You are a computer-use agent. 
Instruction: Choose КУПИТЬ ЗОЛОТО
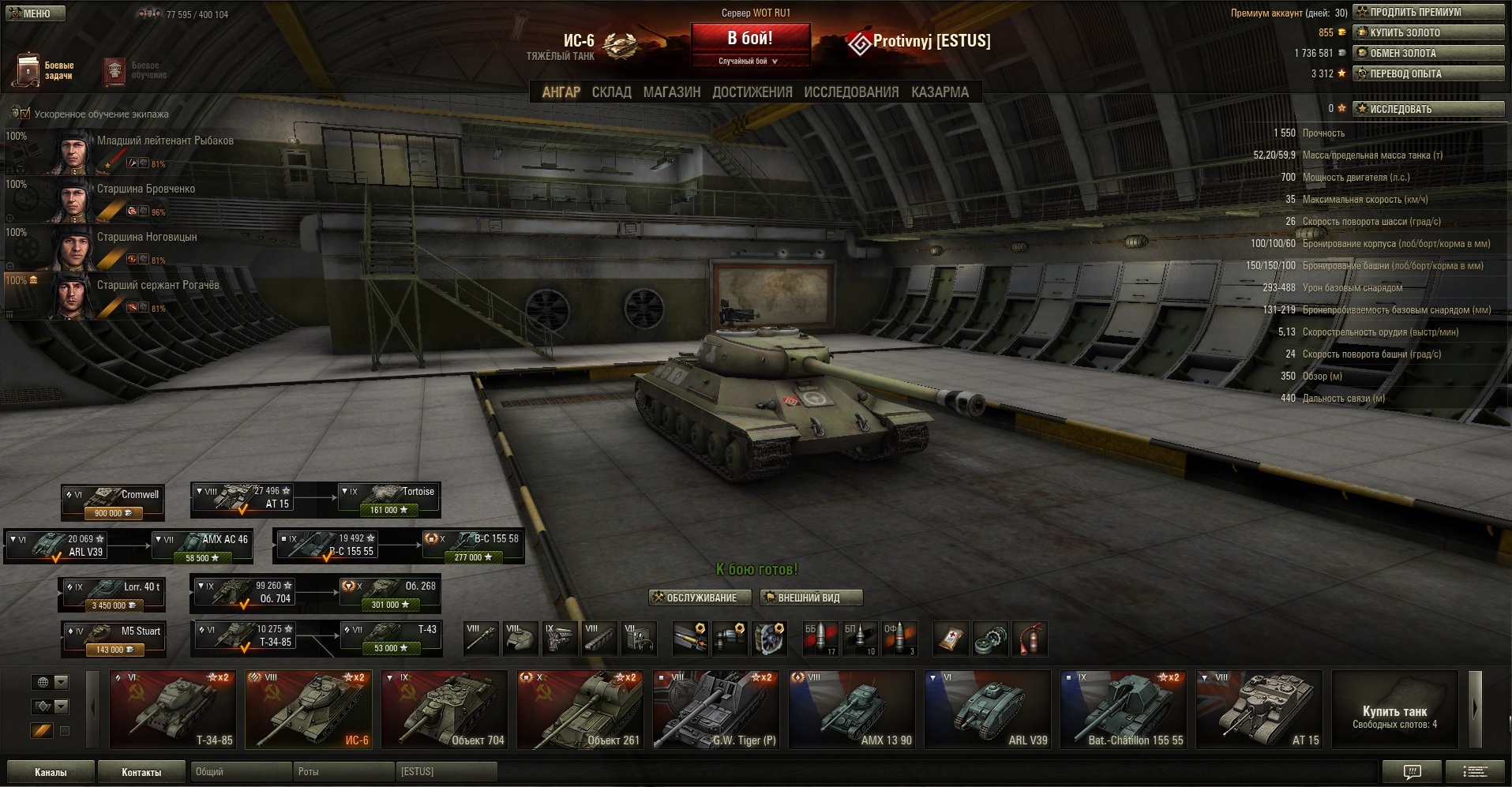[1428, 32]
